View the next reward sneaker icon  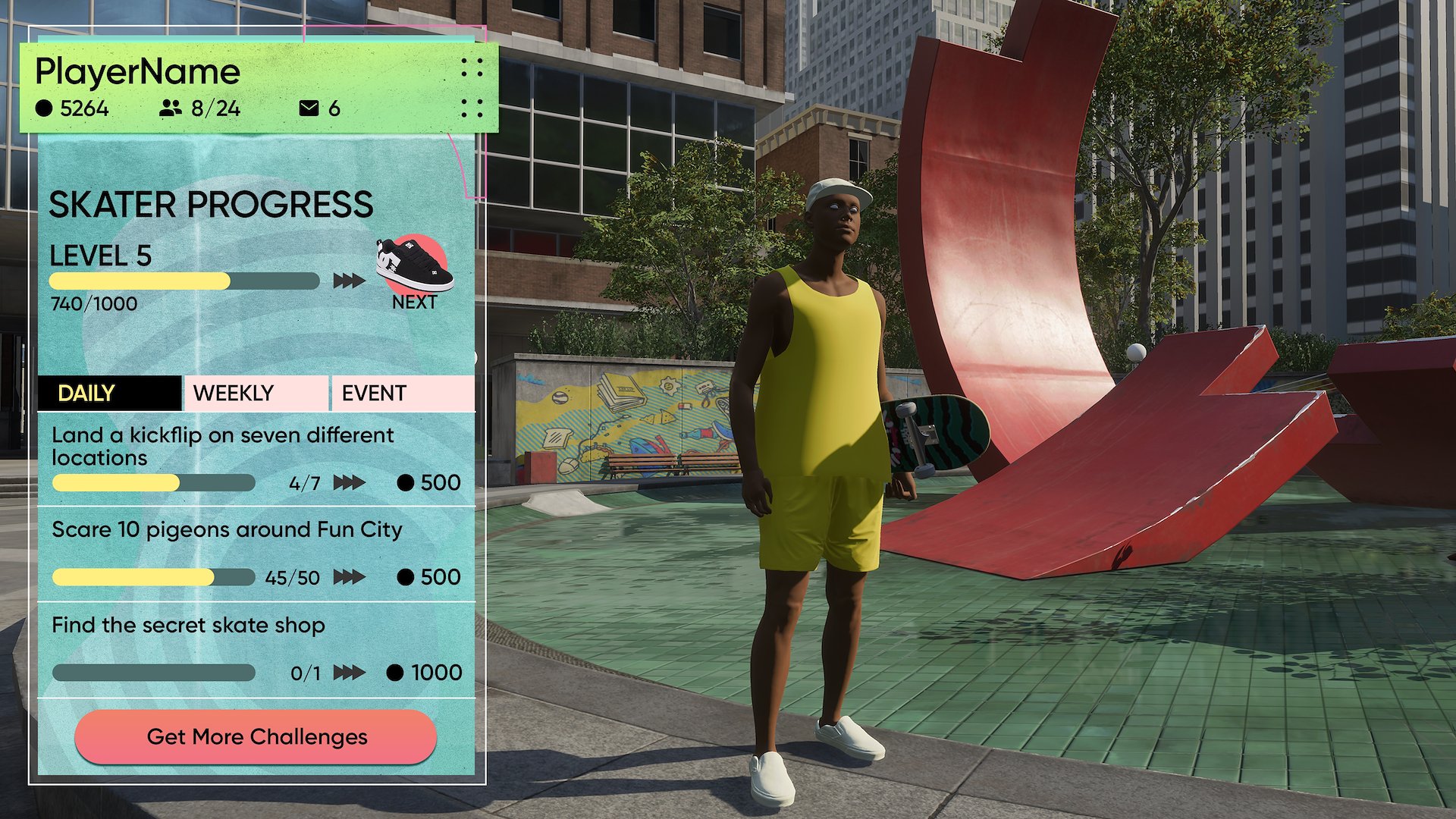(414, 265)
